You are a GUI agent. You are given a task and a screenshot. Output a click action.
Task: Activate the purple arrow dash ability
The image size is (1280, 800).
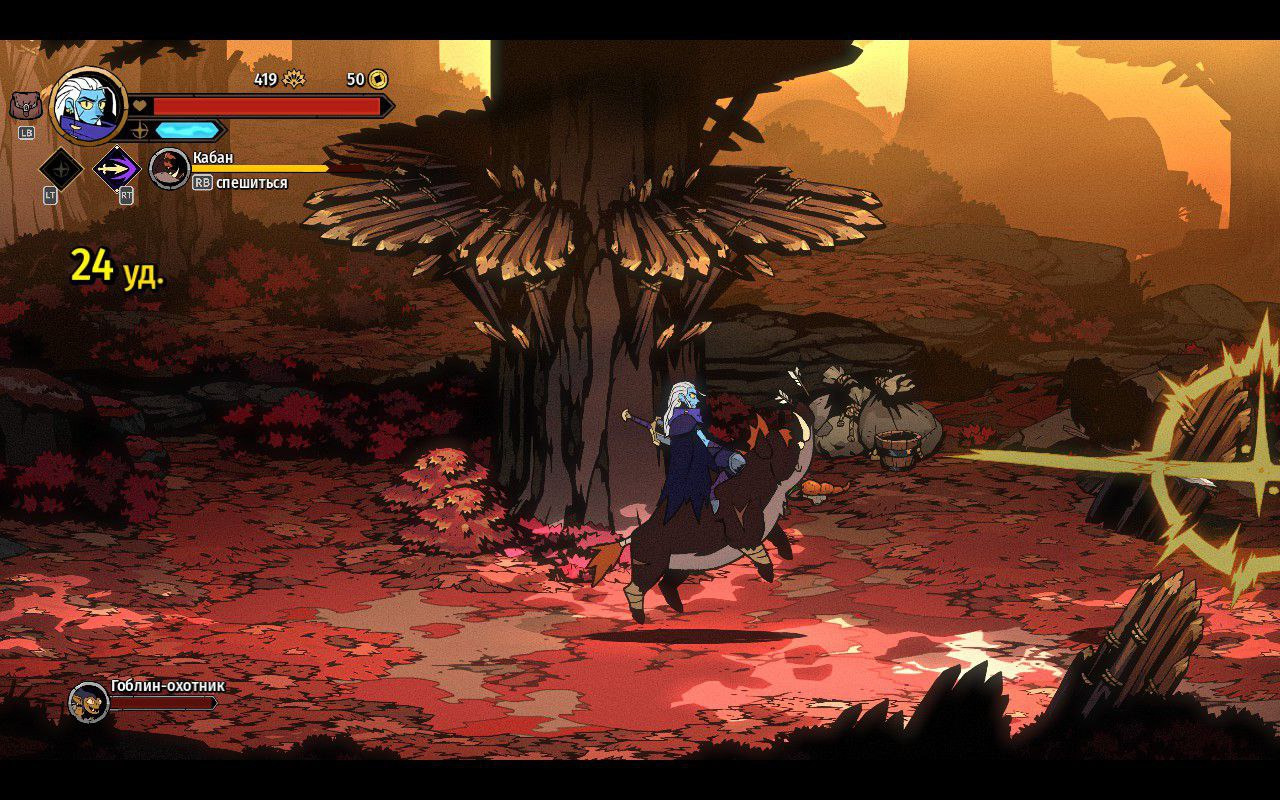coord(117,169)
